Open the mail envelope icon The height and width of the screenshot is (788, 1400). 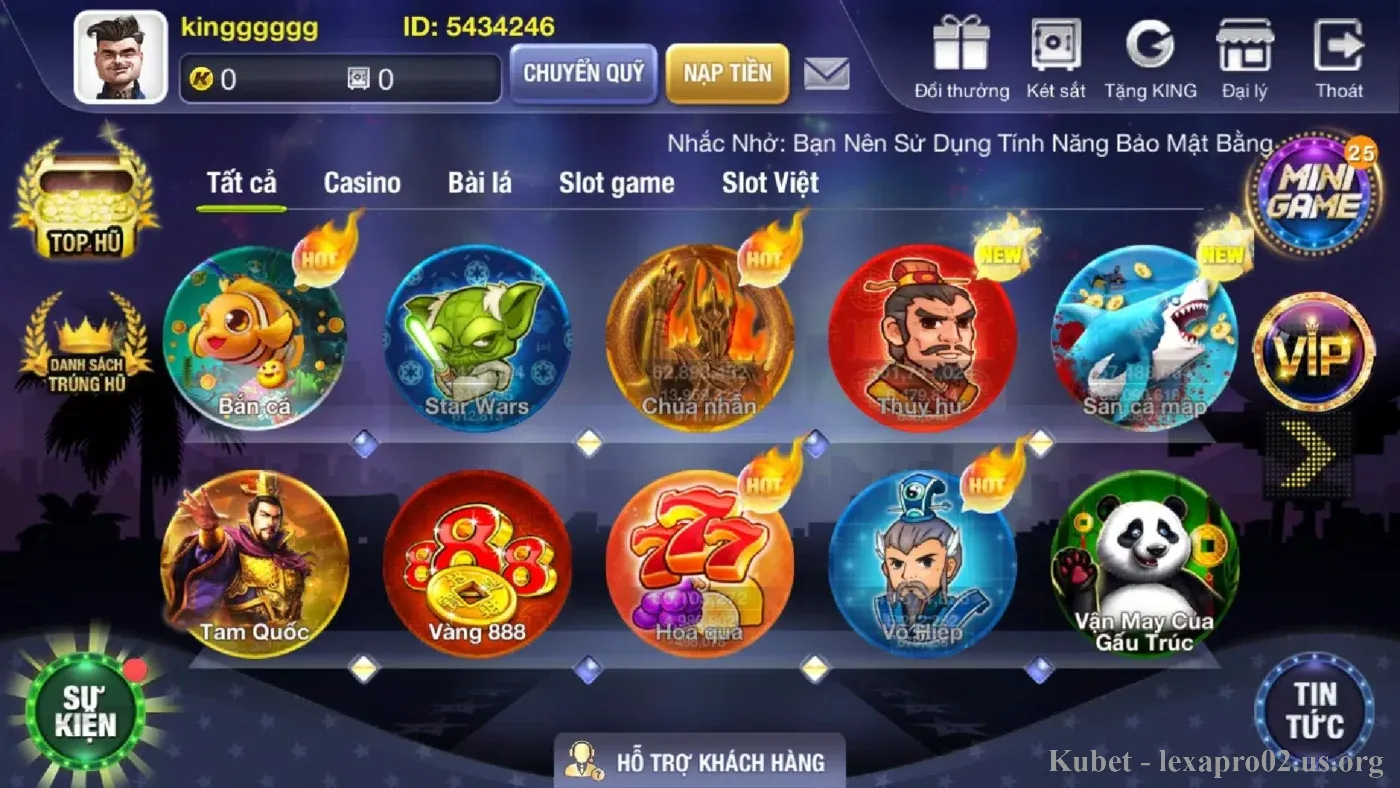point(827,73)
